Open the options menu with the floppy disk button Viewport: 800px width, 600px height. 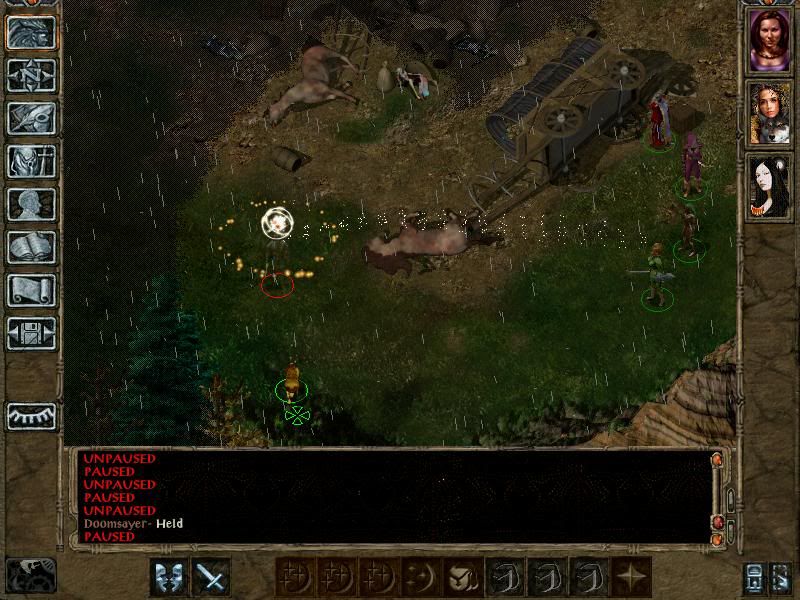point(31,333)
